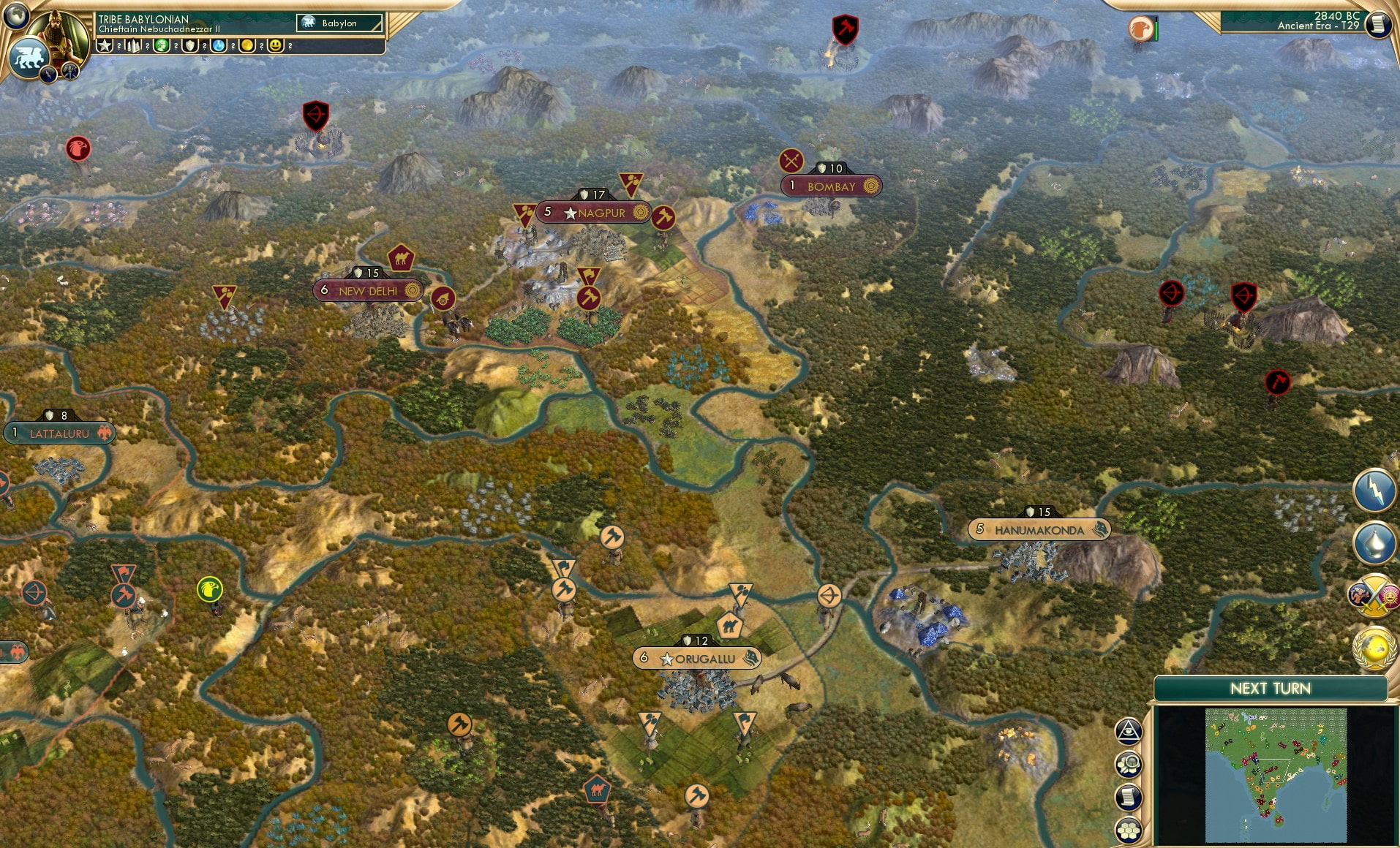Click the lightning bolt icon on the right edge
This screenshot has height=848, width=1400.
1374,491
